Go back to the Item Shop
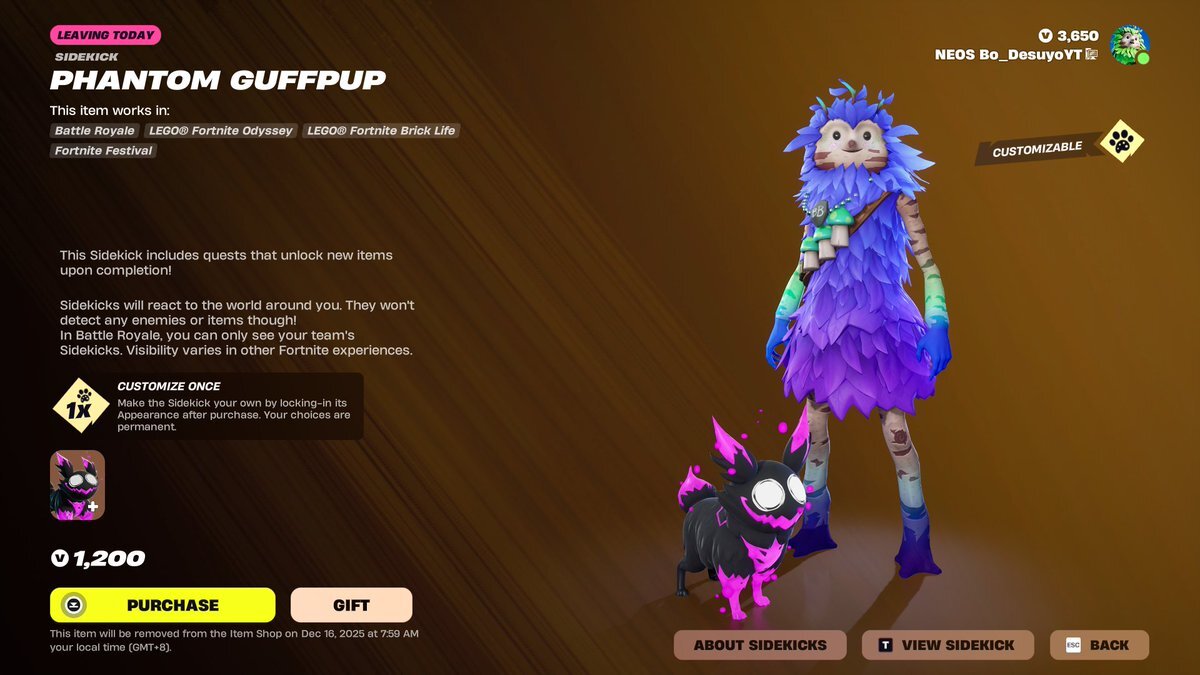The height and width of the screenshot is (675, 1200). pyautogui.click(x=1099, y=645)
